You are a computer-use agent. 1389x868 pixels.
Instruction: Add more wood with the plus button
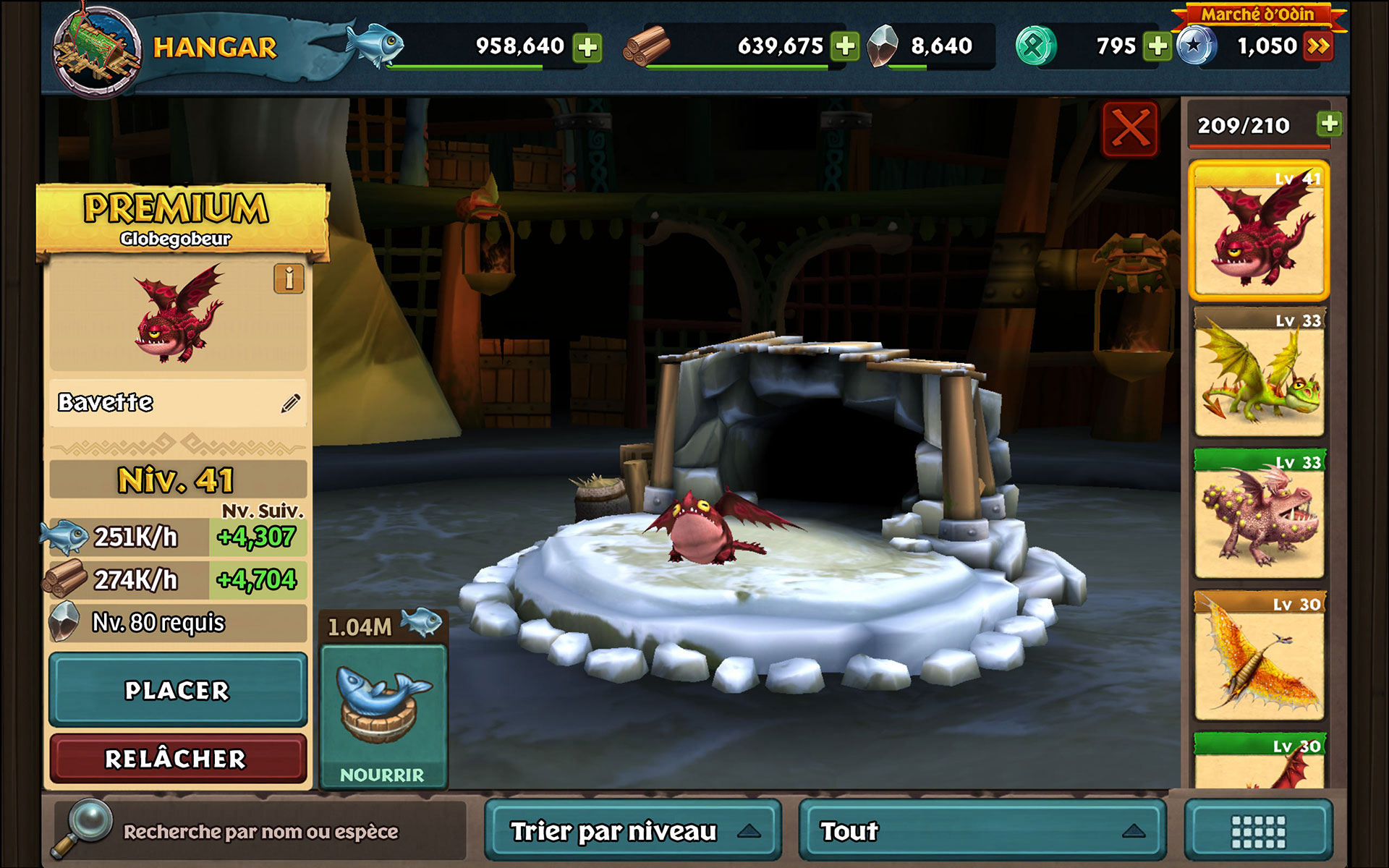844,47
